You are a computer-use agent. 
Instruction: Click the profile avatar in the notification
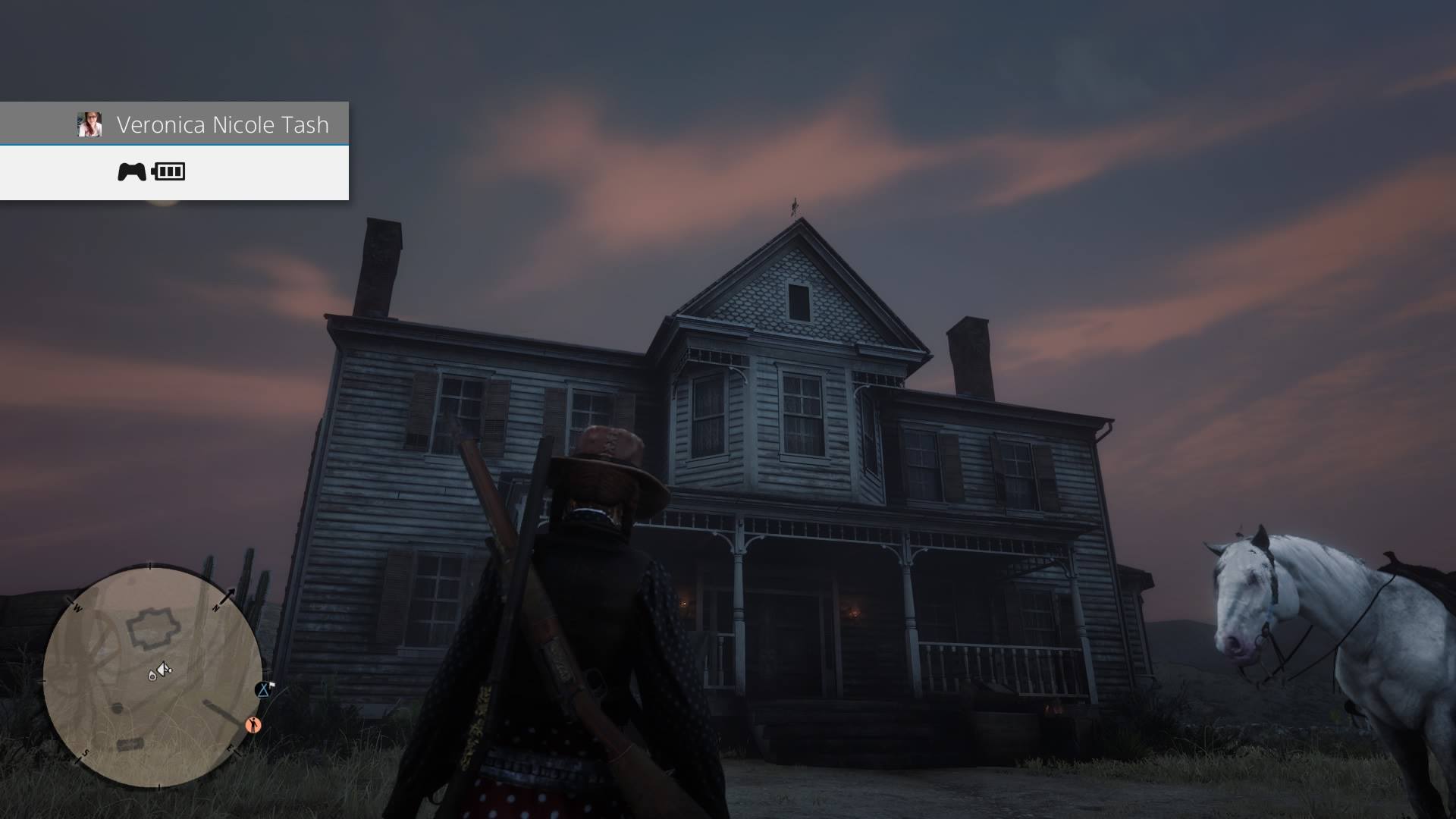89,124
